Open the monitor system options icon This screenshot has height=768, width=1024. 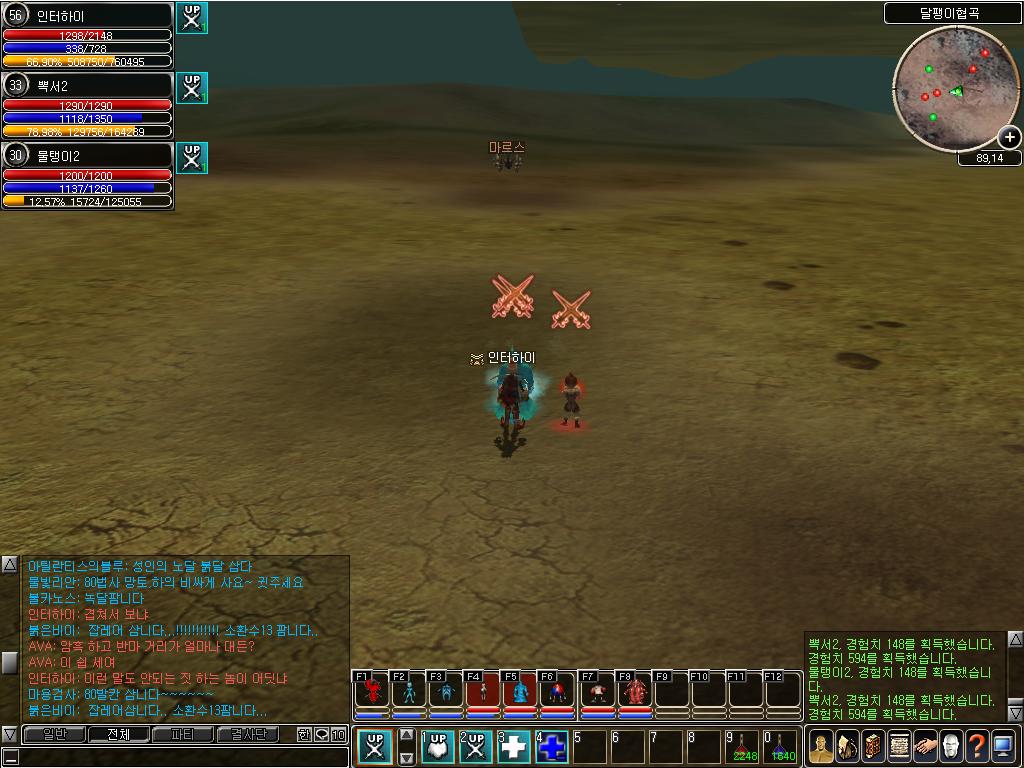coord(1003,747)
